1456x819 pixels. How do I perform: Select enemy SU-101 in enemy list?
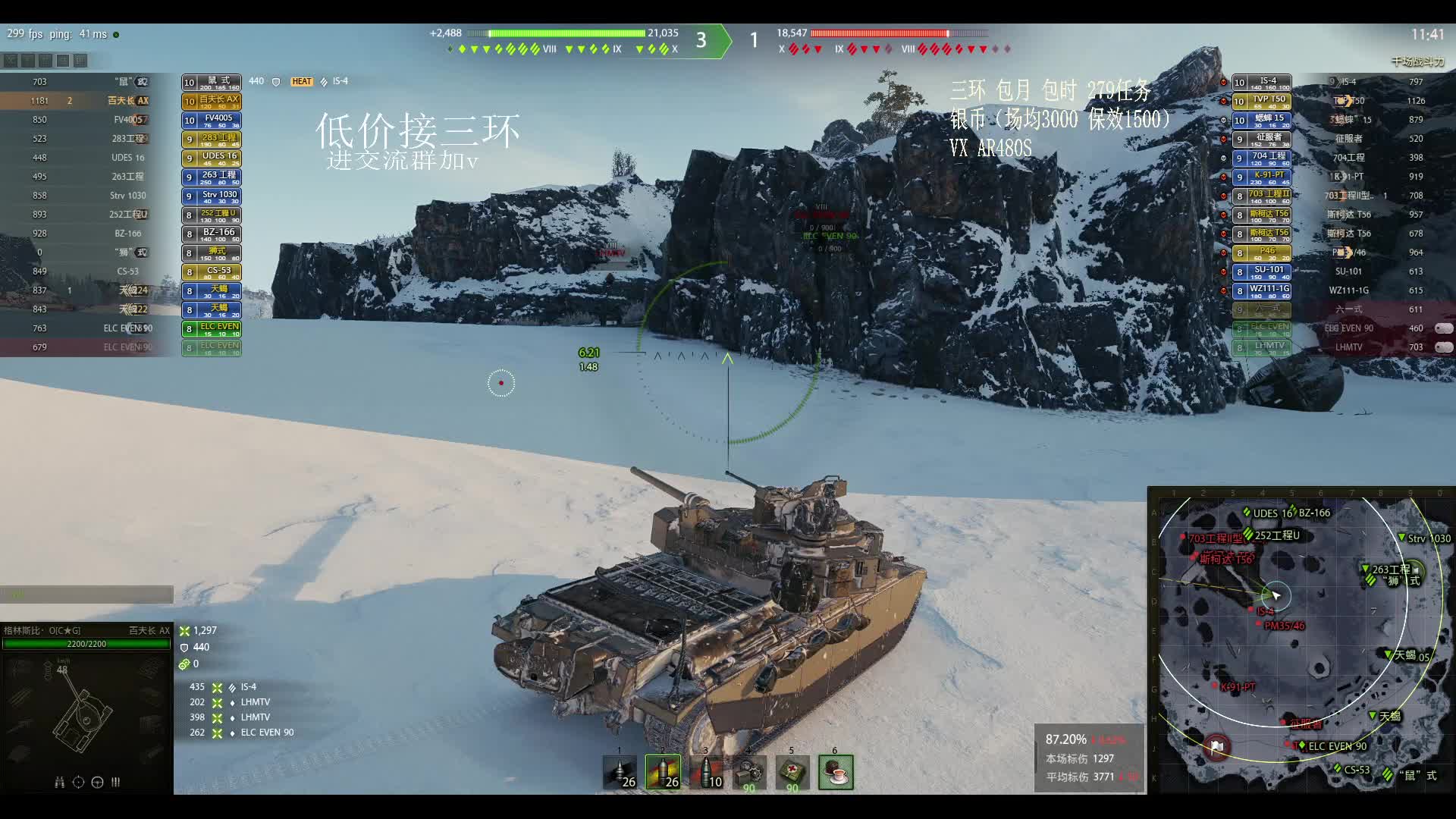point(1349,271)
